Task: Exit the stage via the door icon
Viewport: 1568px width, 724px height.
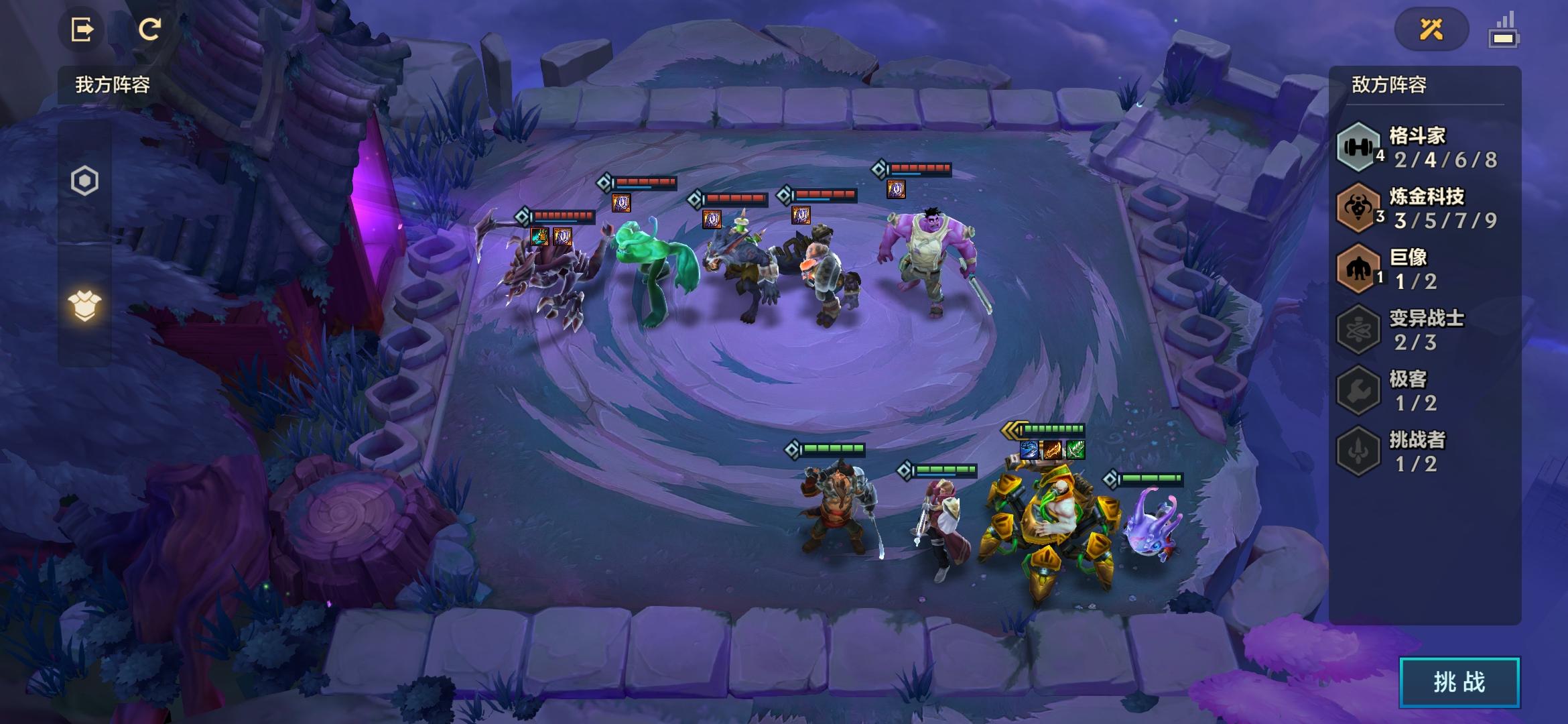Action: (82, 29)
